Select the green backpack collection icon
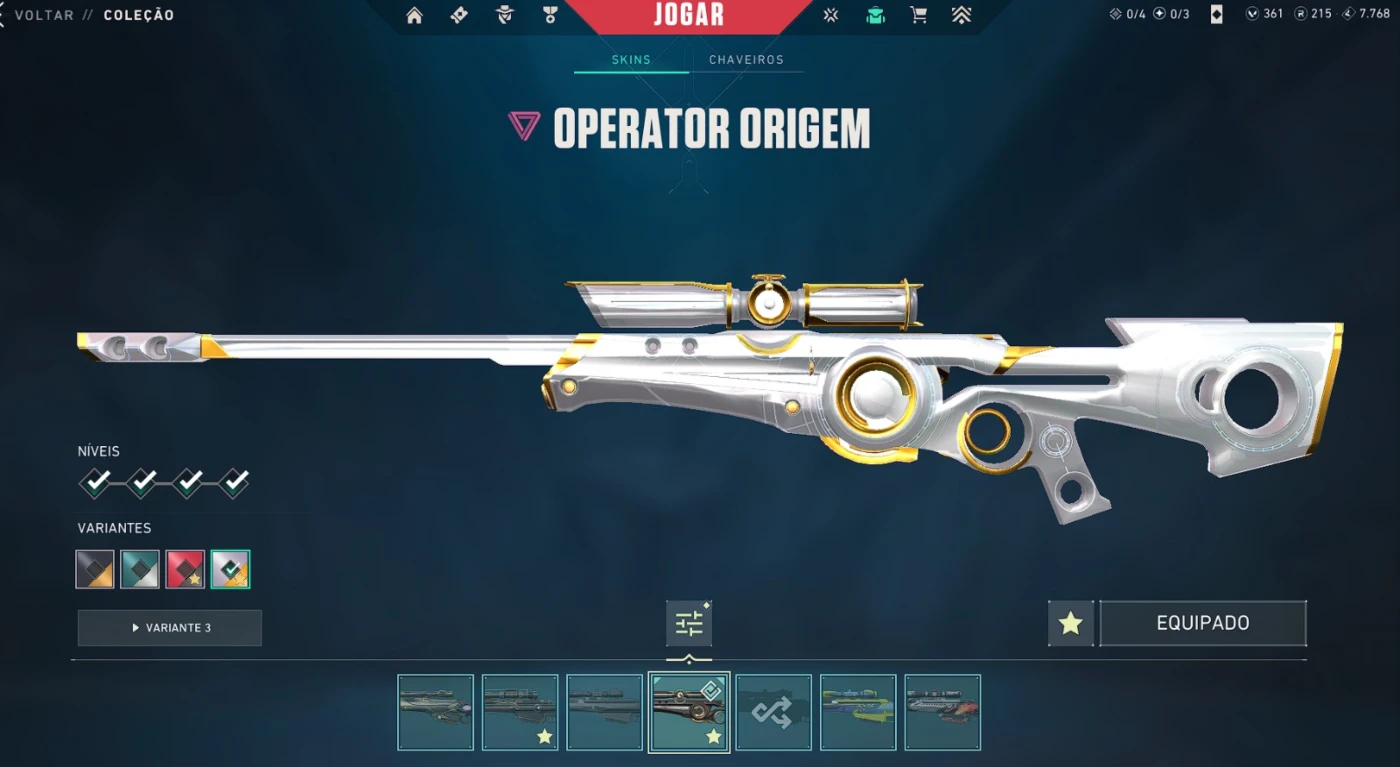 875,15
